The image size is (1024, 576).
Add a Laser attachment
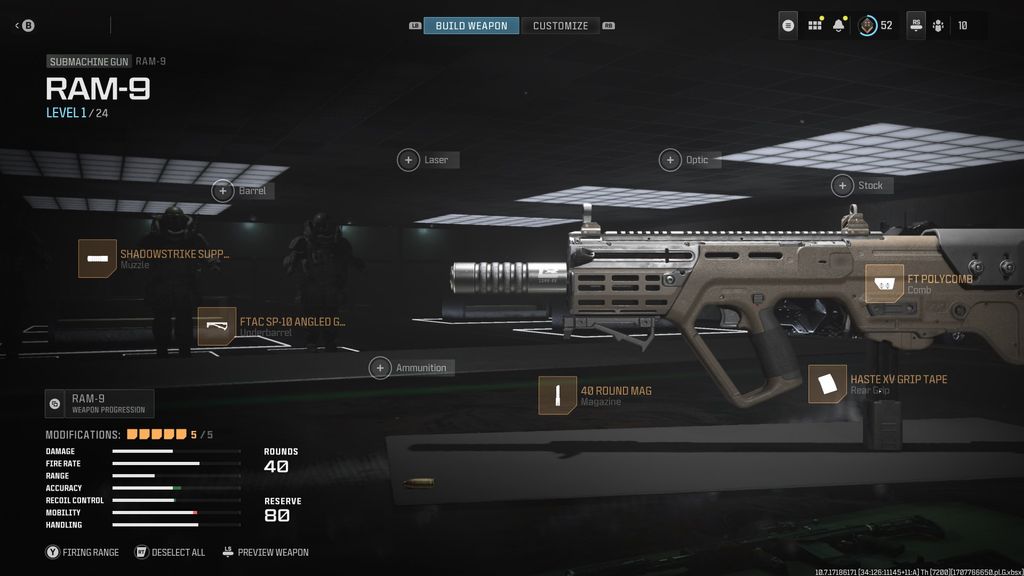point(409,160)
